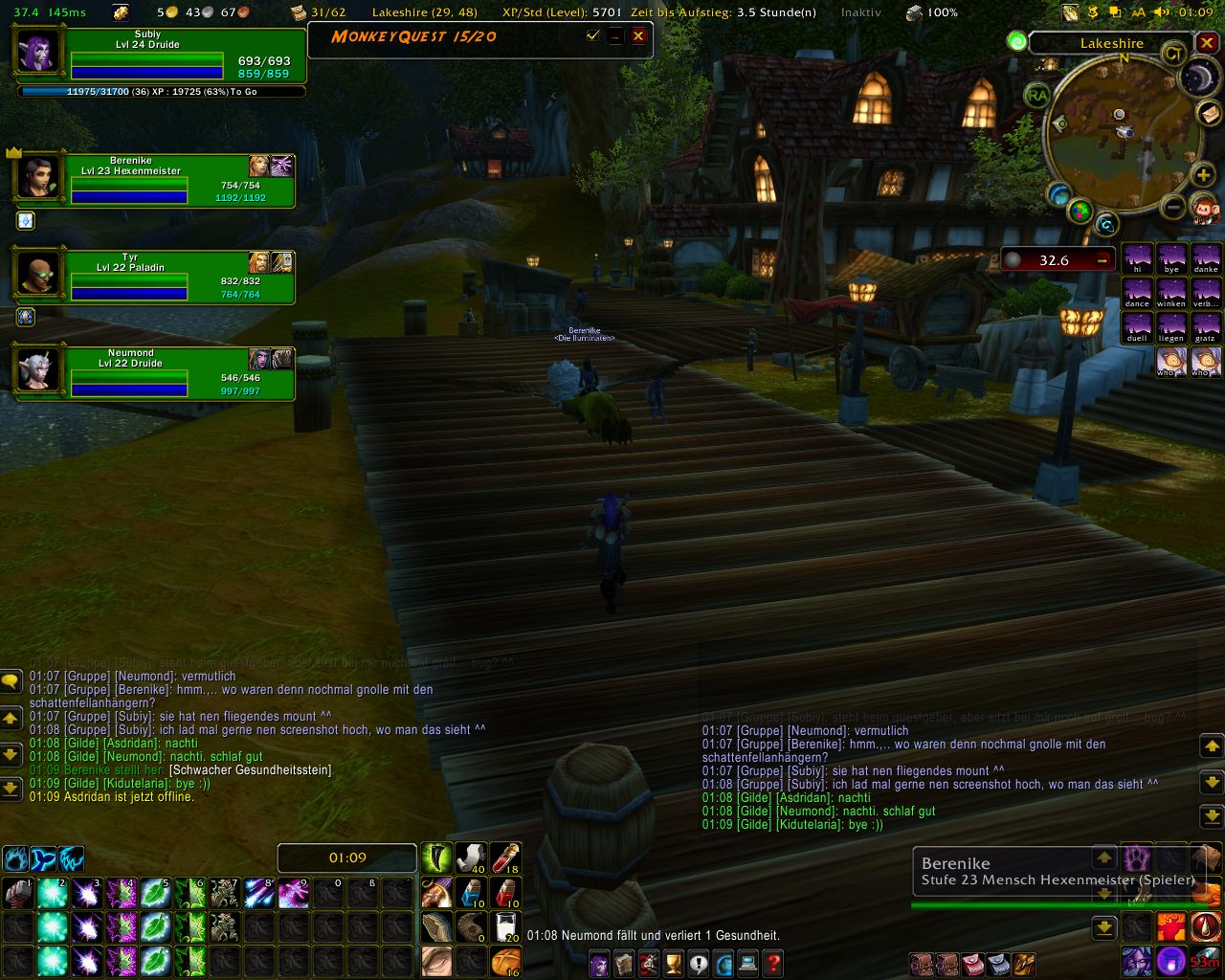Zoom out the minimap with minus button
1225x980 pixels.
1173,206
